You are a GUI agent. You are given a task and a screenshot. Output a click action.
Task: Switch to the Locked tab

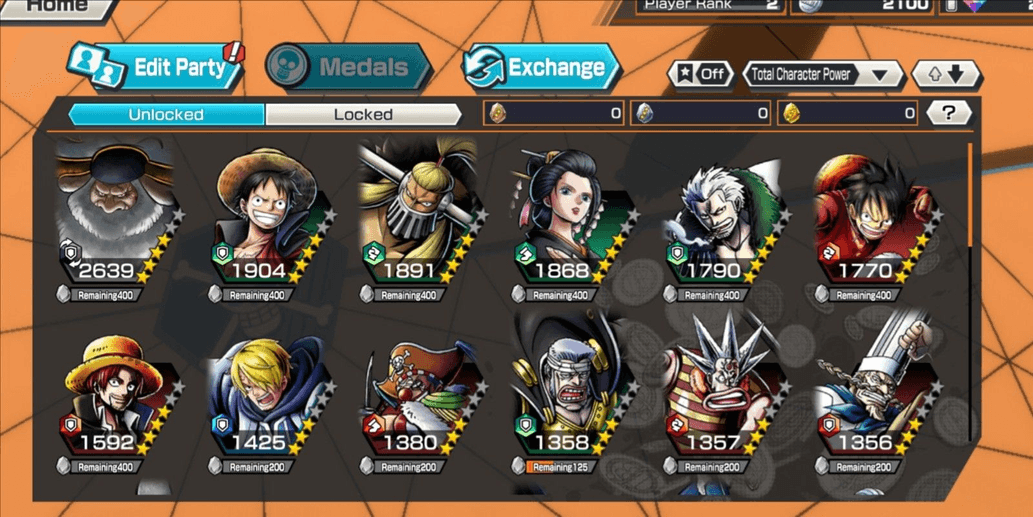coord(362,114)
